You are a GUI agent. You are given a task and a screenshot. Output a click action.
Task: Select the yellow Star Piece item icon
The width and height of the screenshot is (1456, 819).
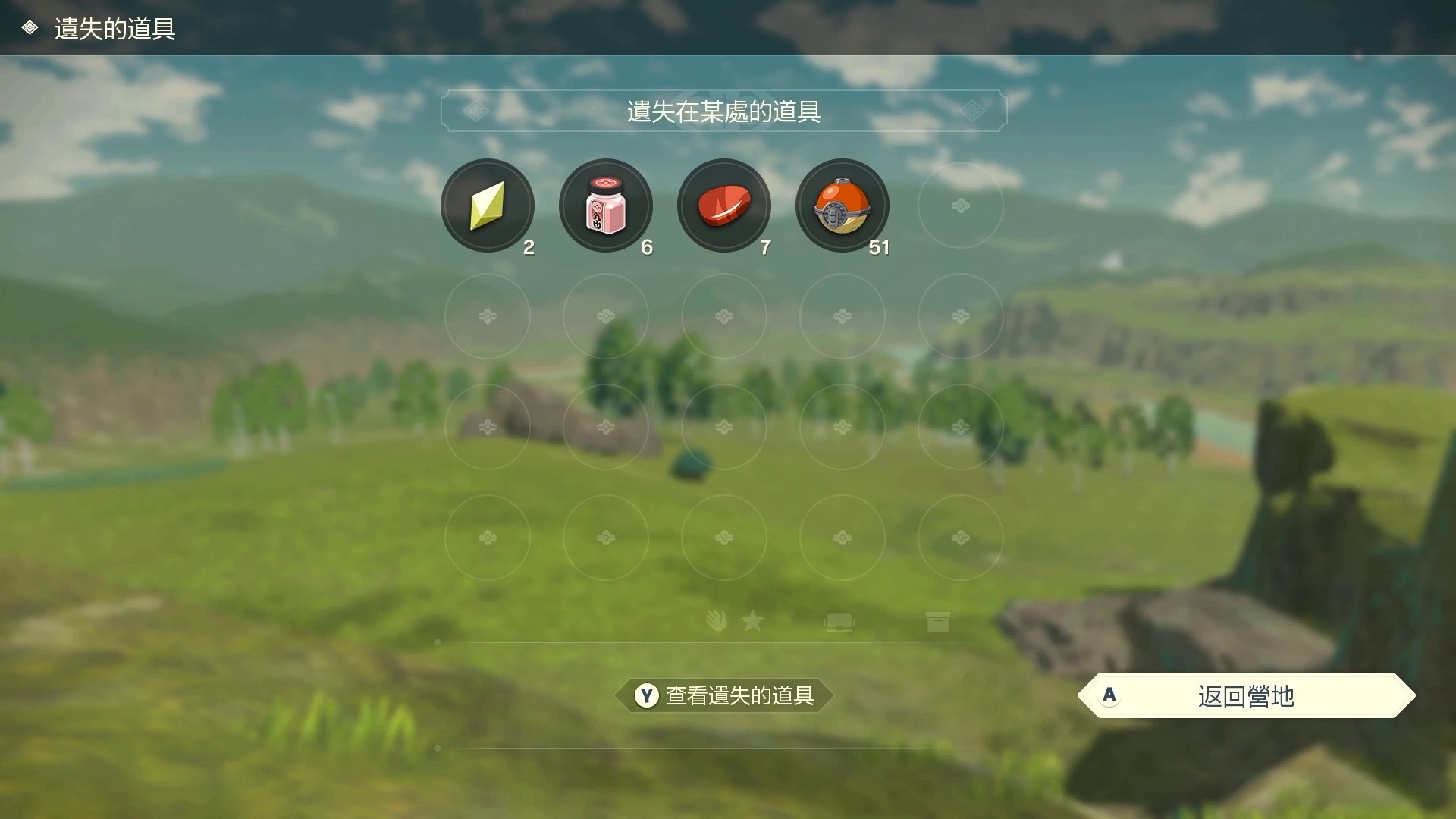pyautogui.click(x=488, y=206)
